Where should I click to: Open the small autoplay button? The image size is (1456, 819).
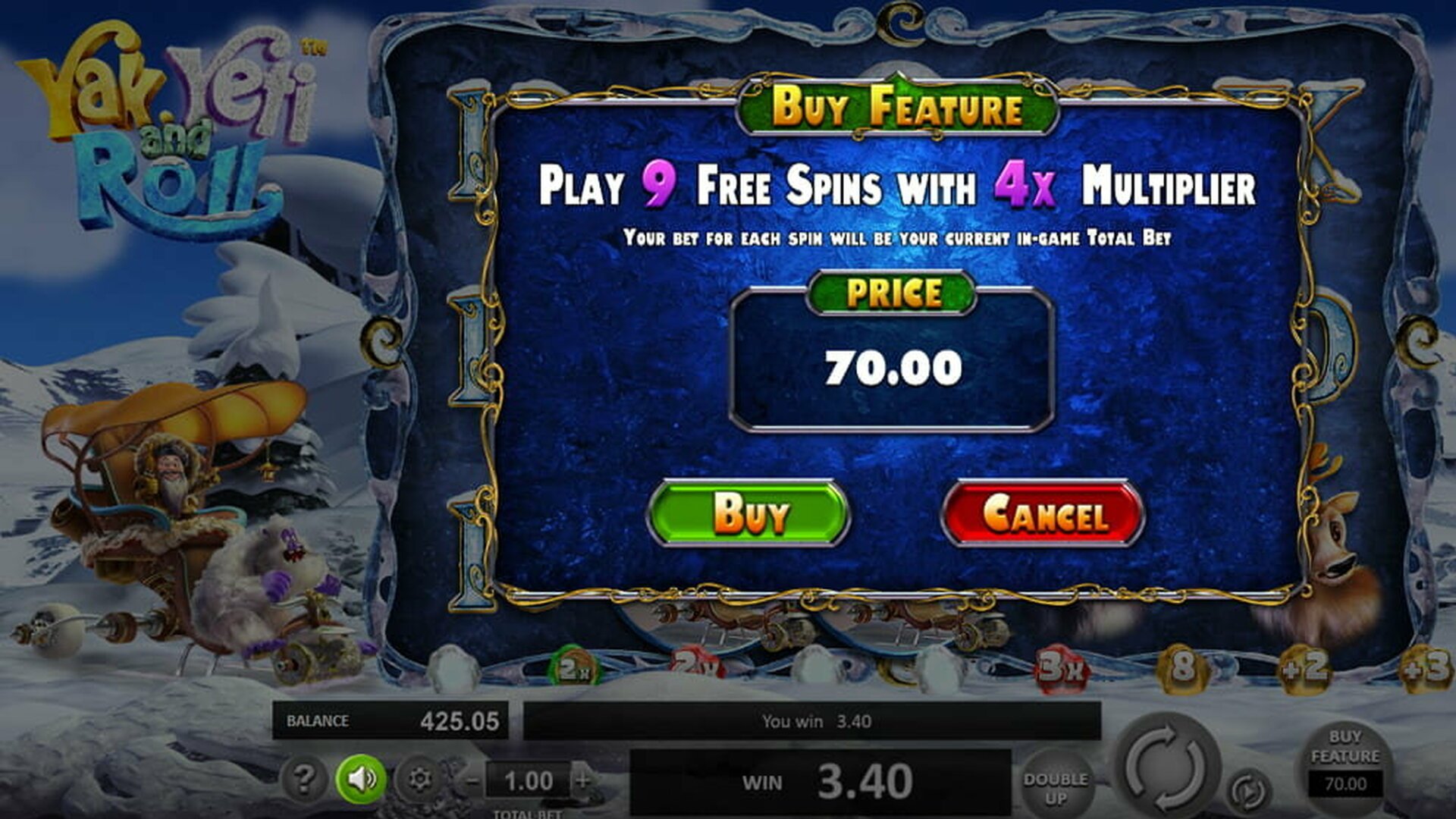pyautogui.click(x=1248, y=791)
